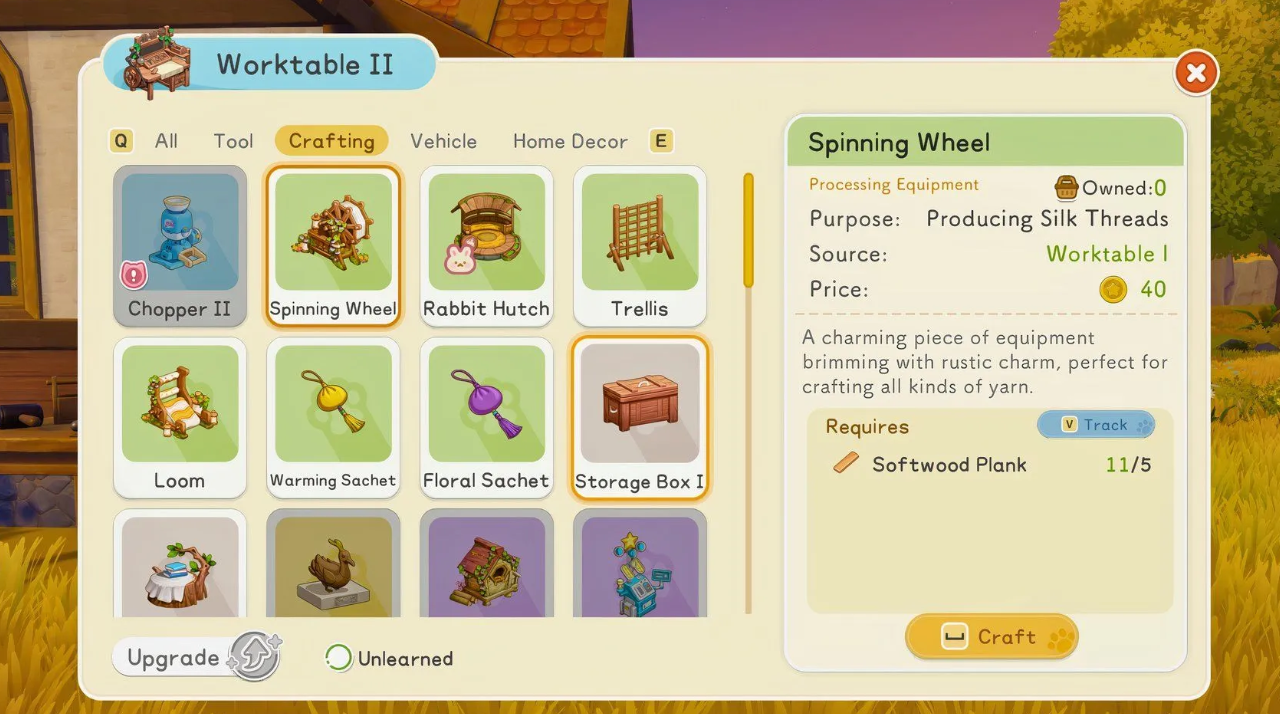Pick the Trellis recipe tile
The image size is (1280, 714).
tap(640, 245)
